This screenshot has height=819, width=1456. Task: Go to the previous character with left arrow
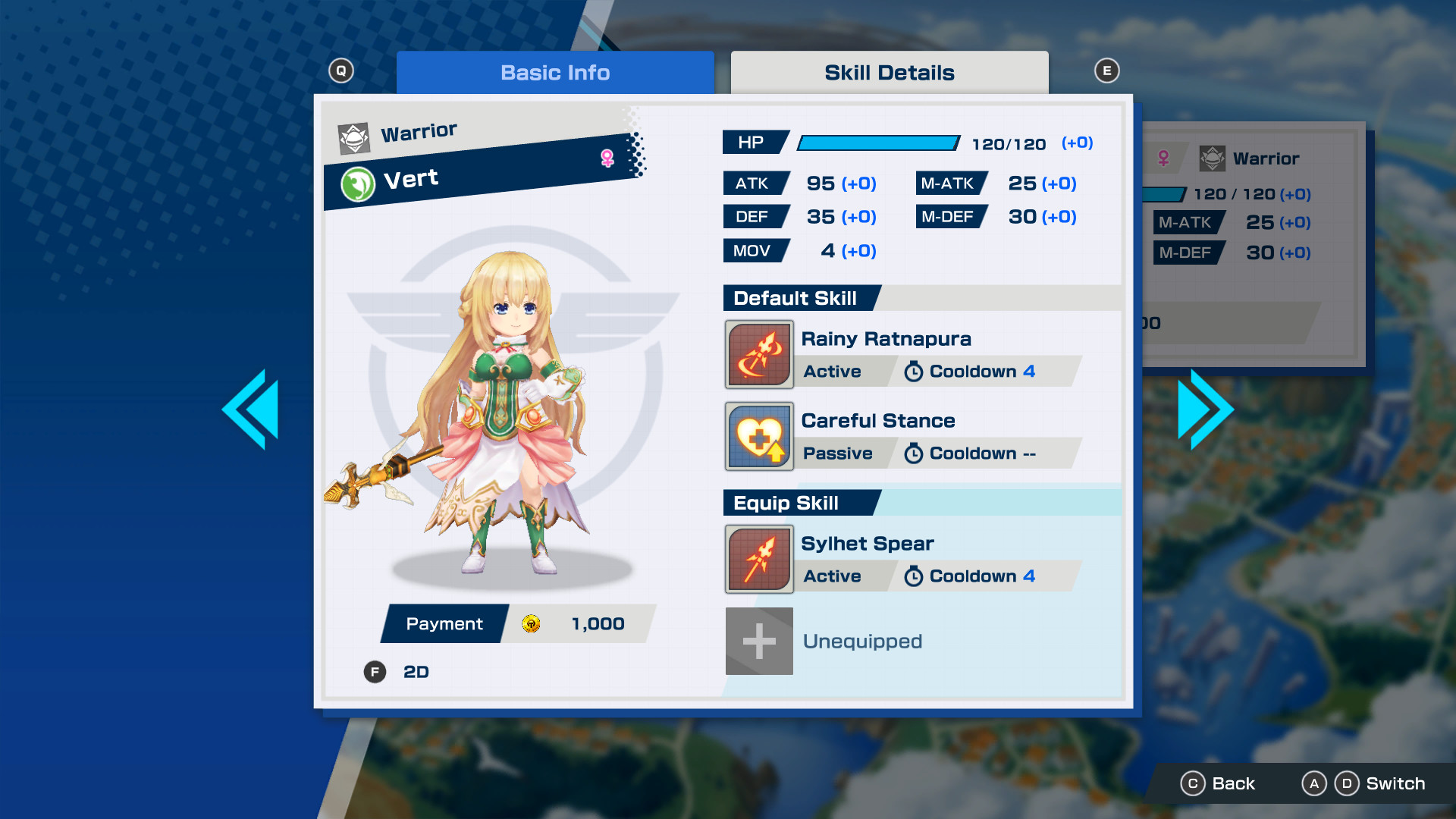(x=252, y=409)
